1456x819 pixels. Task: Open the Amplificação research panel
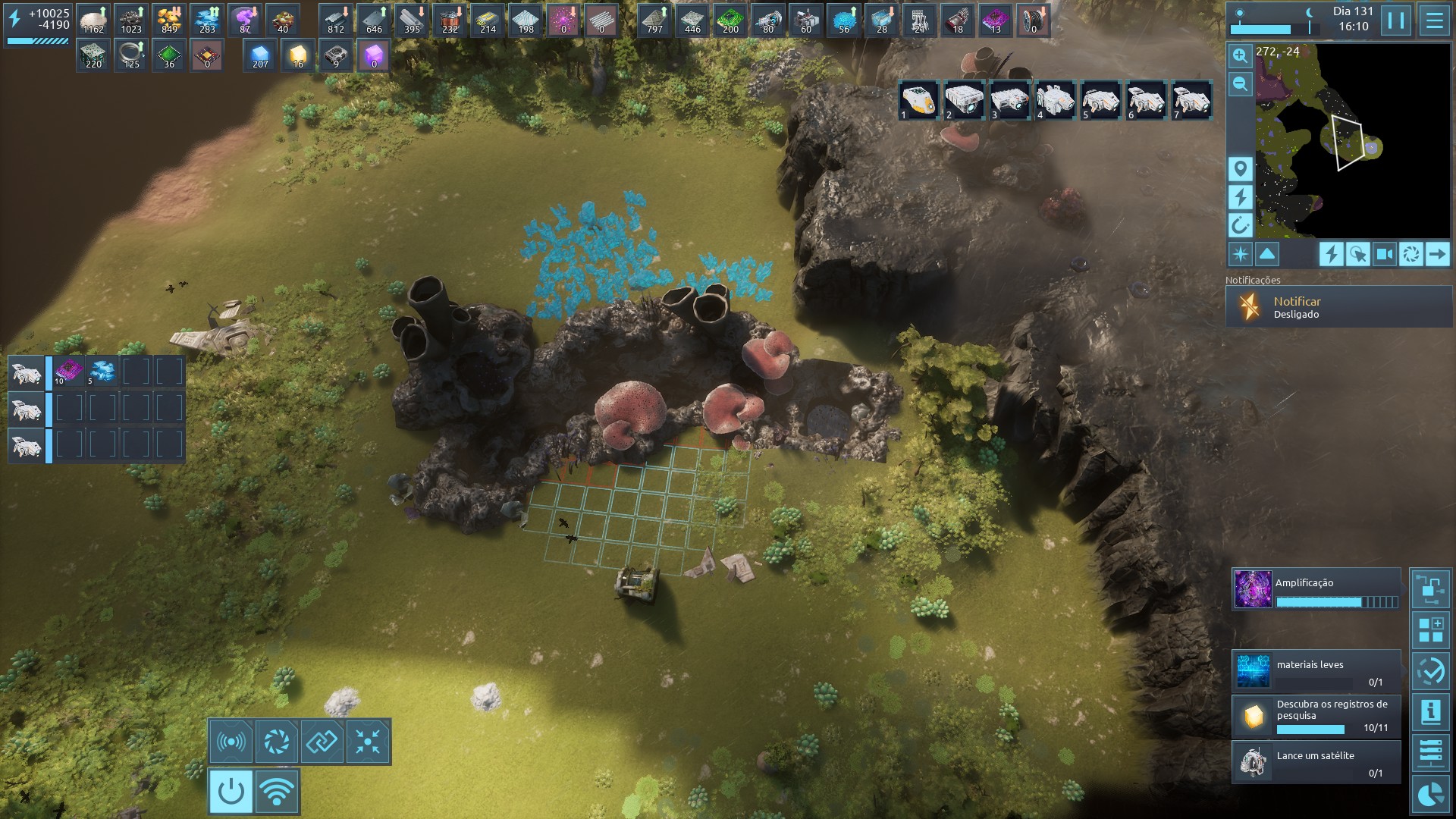coord(1316,590)
